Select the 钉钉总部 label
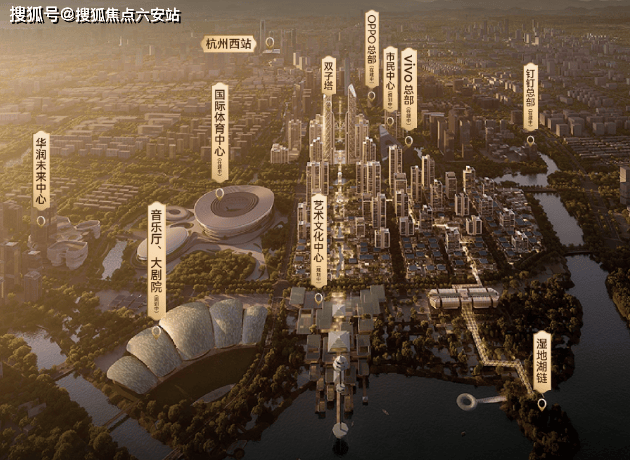Viewport: 630px width, 460px height. pos(530,97)
